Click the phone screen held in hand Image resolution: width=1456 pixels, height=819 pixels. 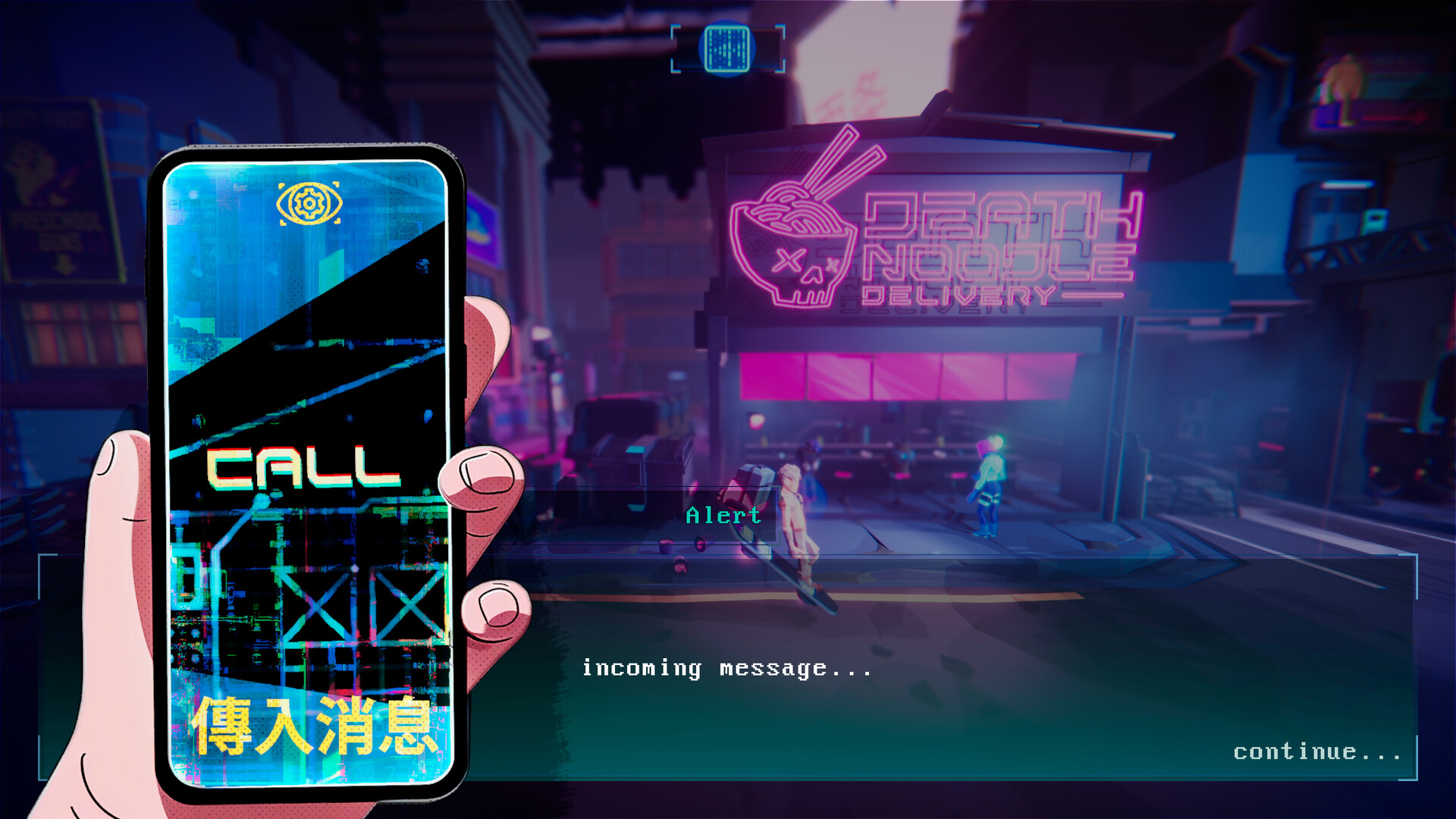[303, 470]
